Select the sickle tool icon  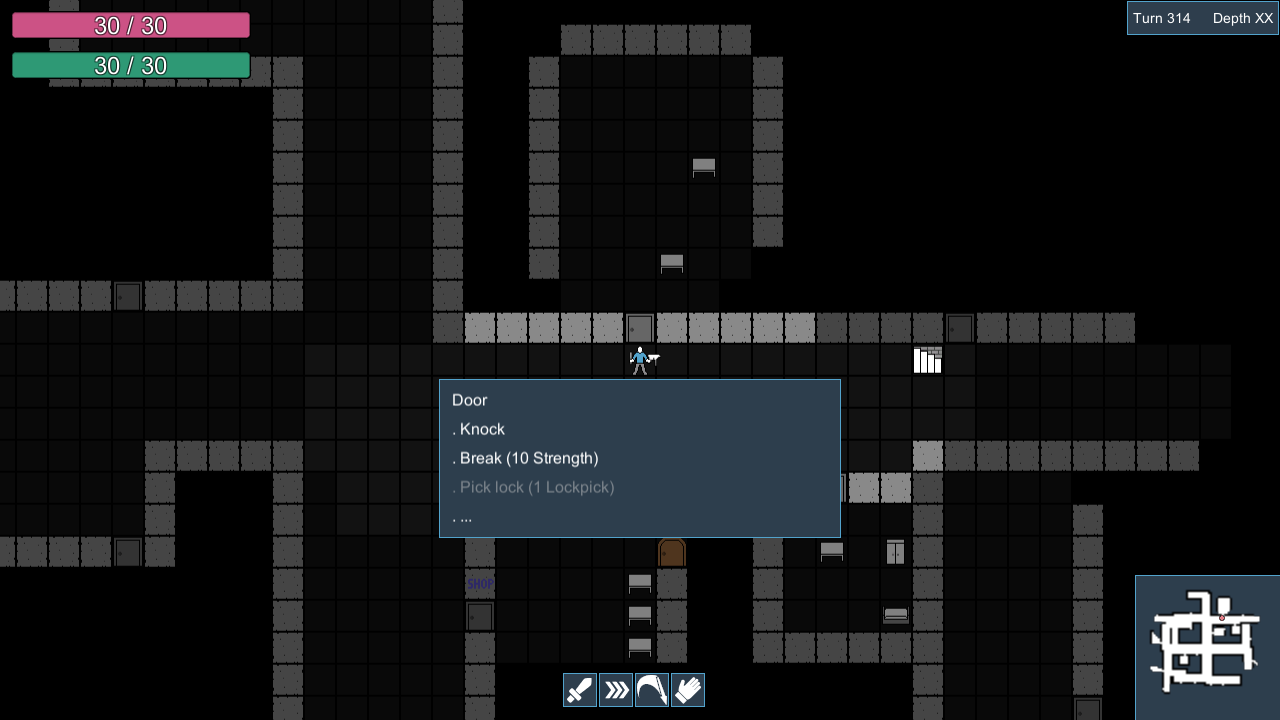click(651, 689)
